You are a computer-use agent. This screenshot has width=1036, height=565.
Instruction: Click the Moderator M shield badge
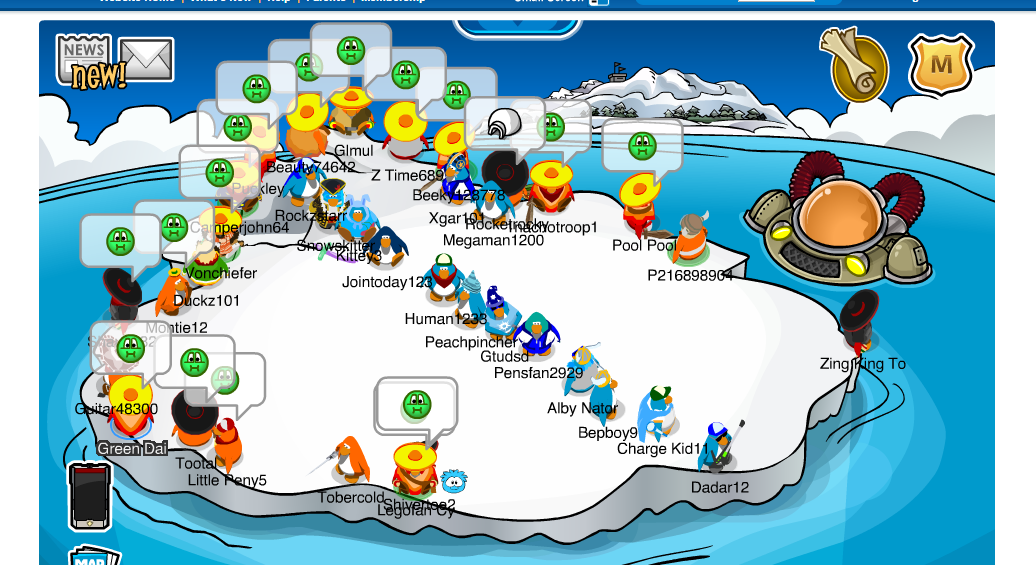941,65
